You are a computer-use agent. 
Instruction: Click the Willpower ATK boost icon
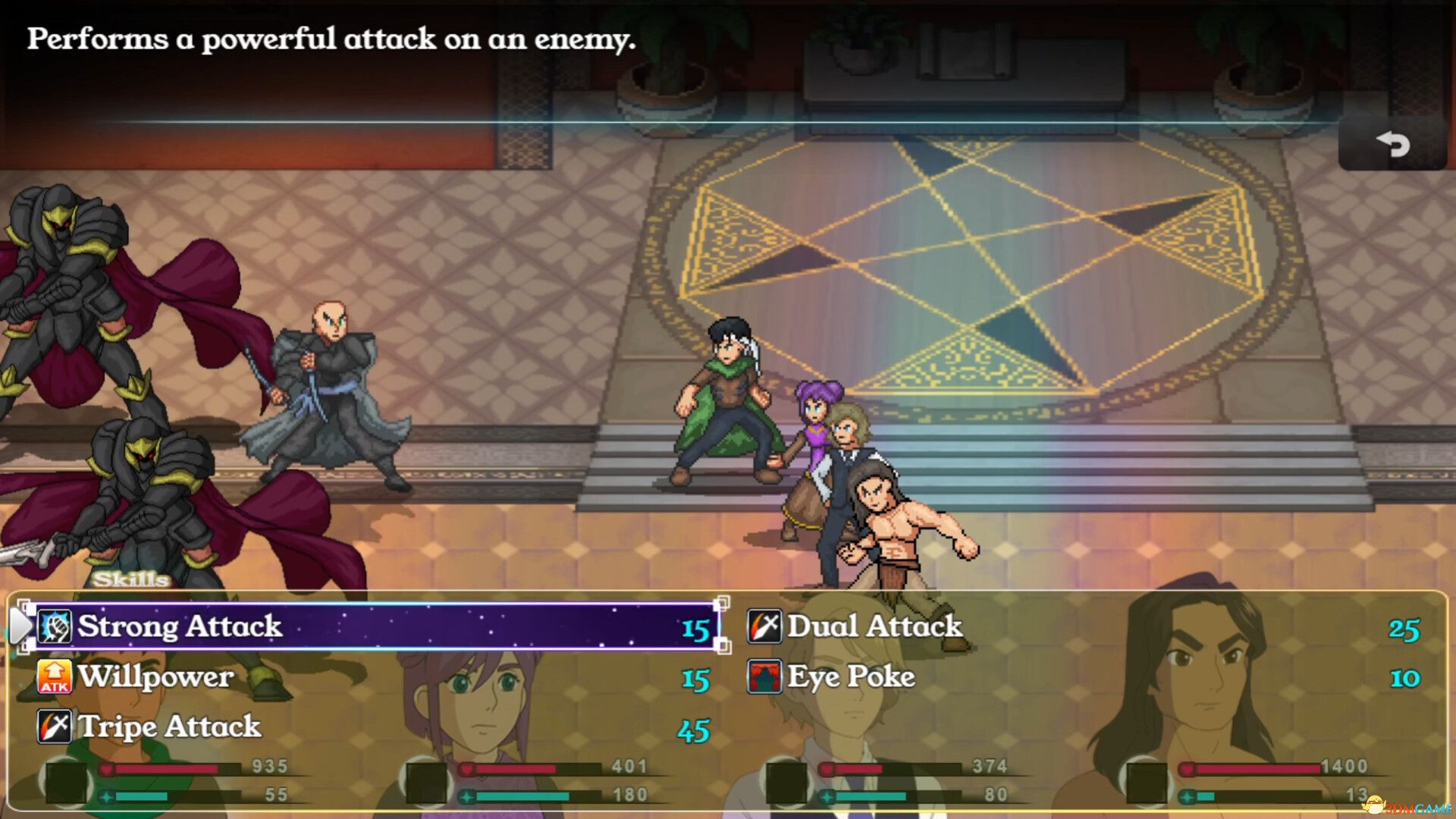click(54, 677)
